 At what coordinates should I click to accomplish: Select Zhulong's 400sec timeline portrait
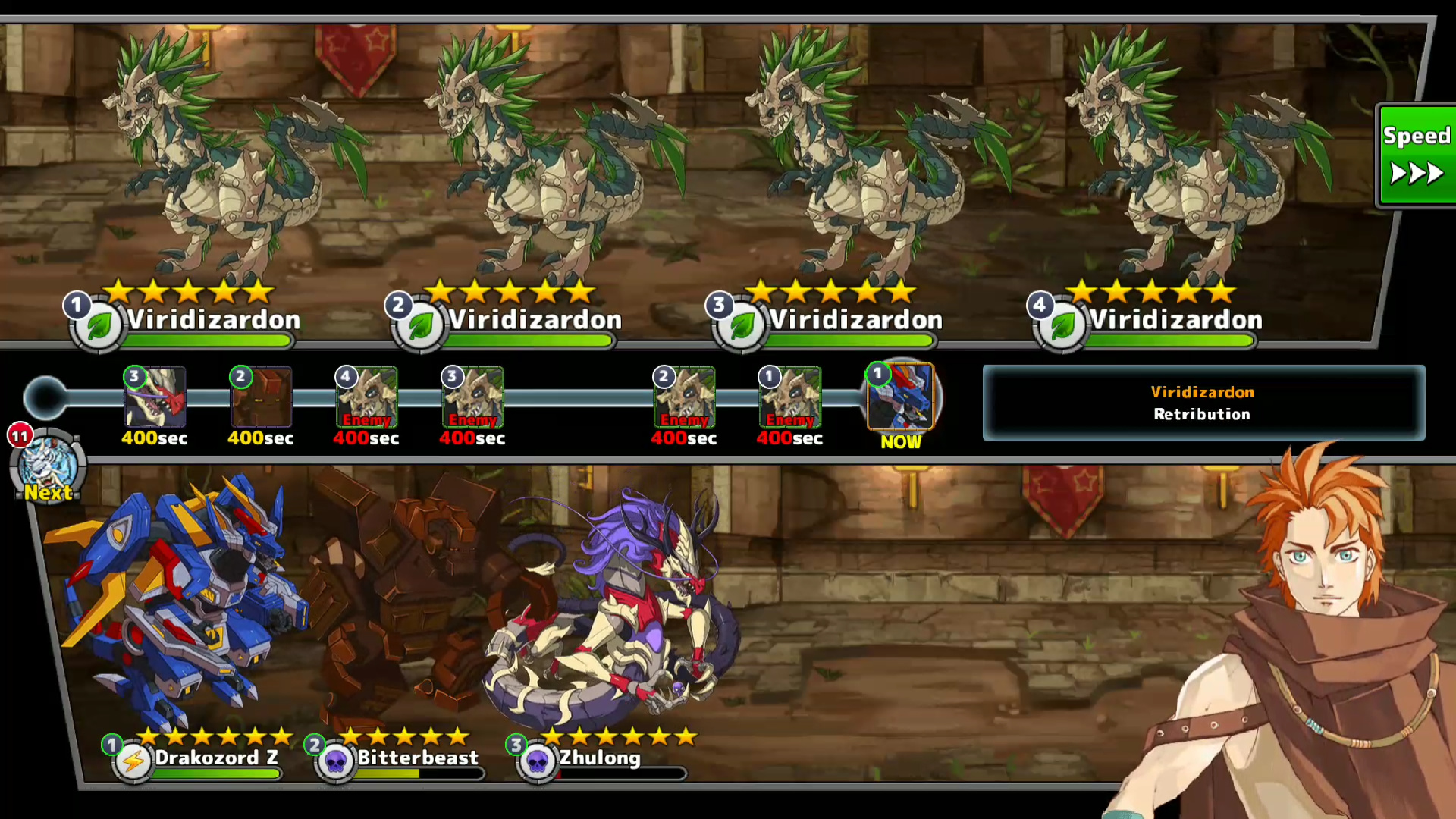(155, 397)
